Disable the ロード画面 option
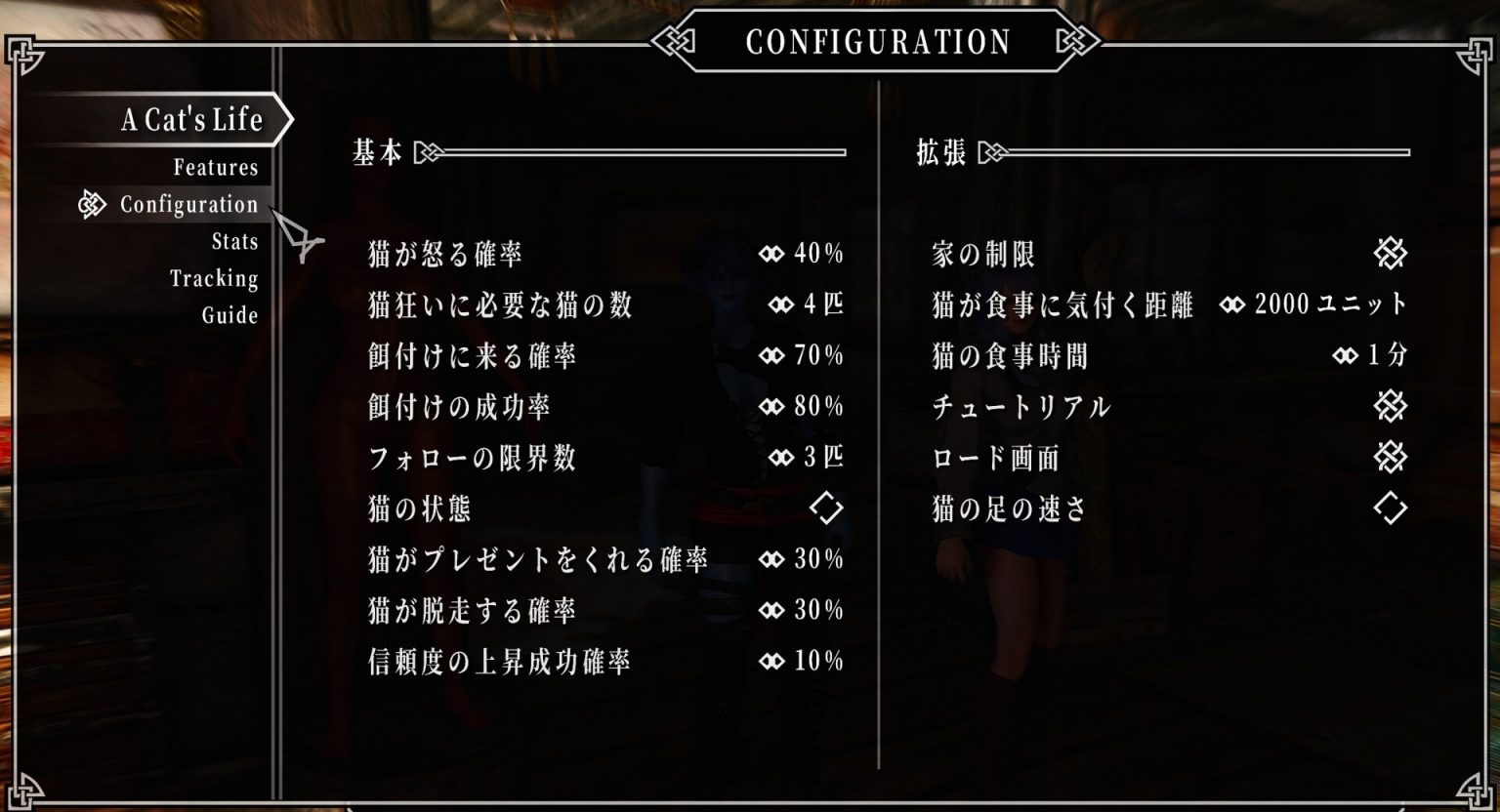 click(x=1391, y=458)
